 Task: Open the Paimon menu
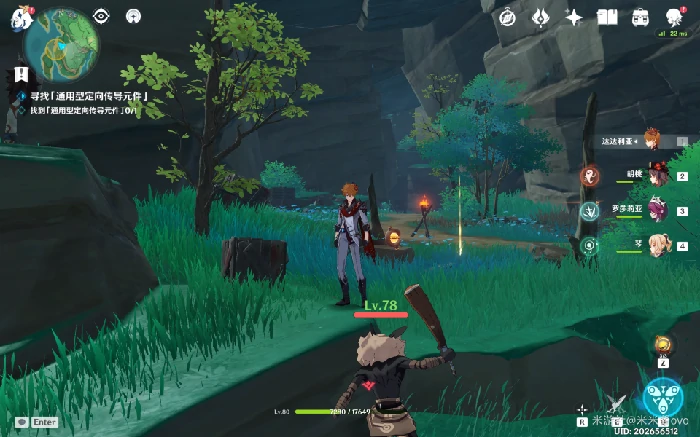pos(21,17)
